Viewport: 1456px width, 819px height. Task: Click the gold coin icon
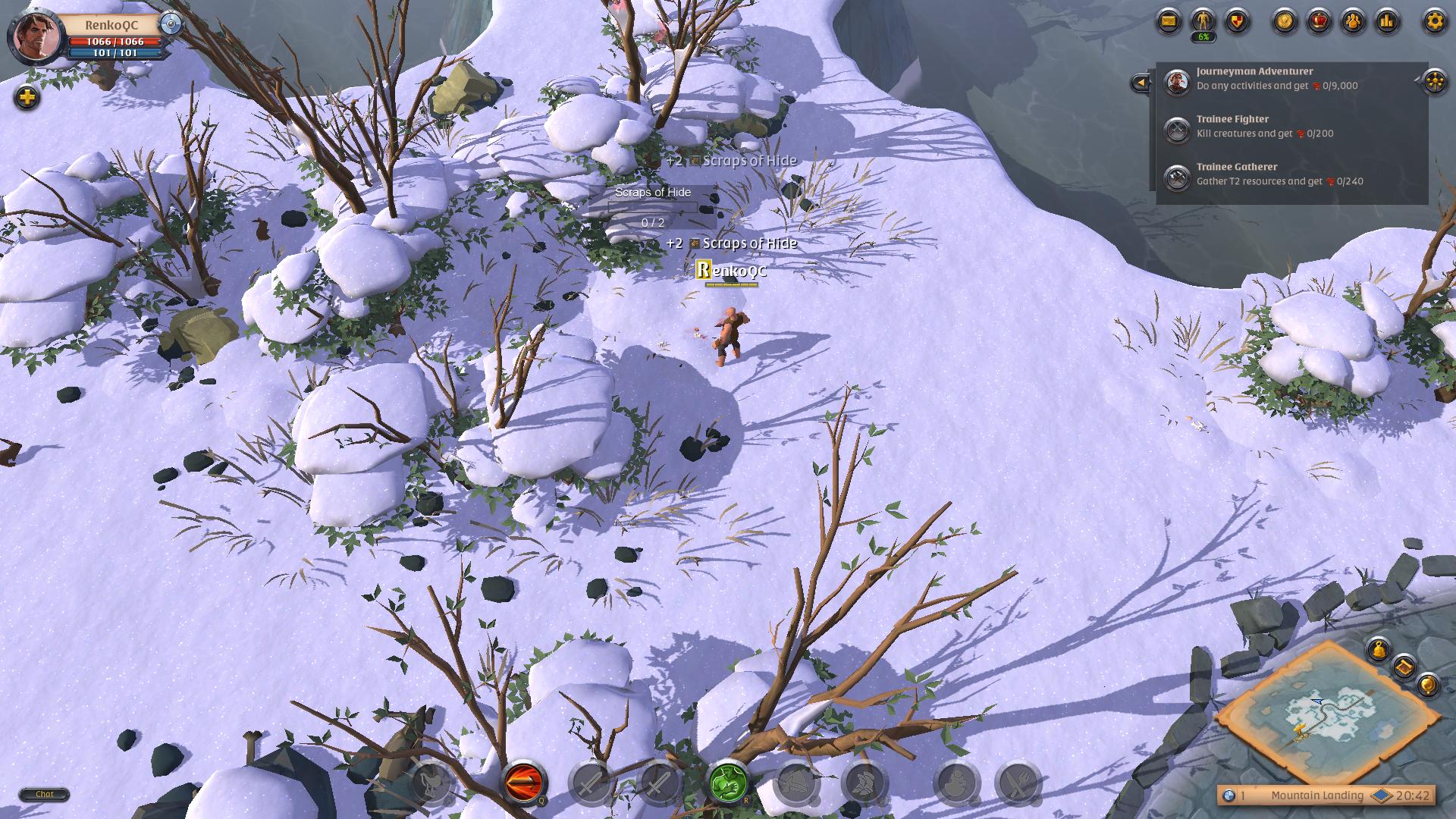[1285, 20]
